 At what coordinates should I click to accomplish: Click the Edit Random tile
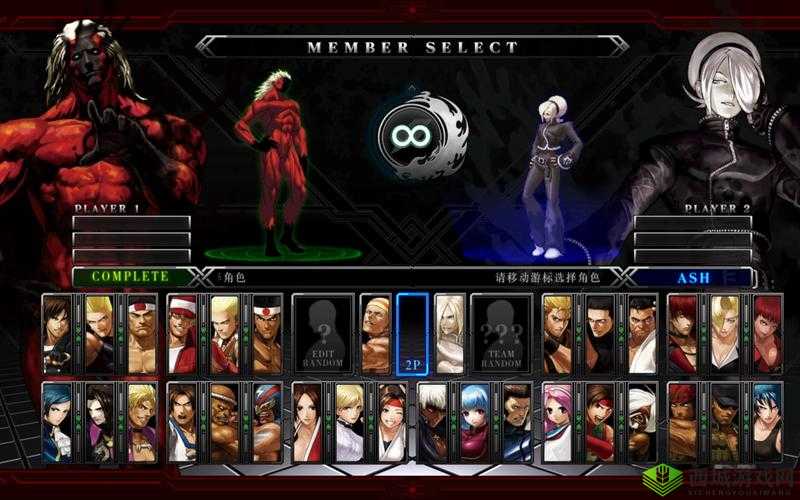click(322, 333)
